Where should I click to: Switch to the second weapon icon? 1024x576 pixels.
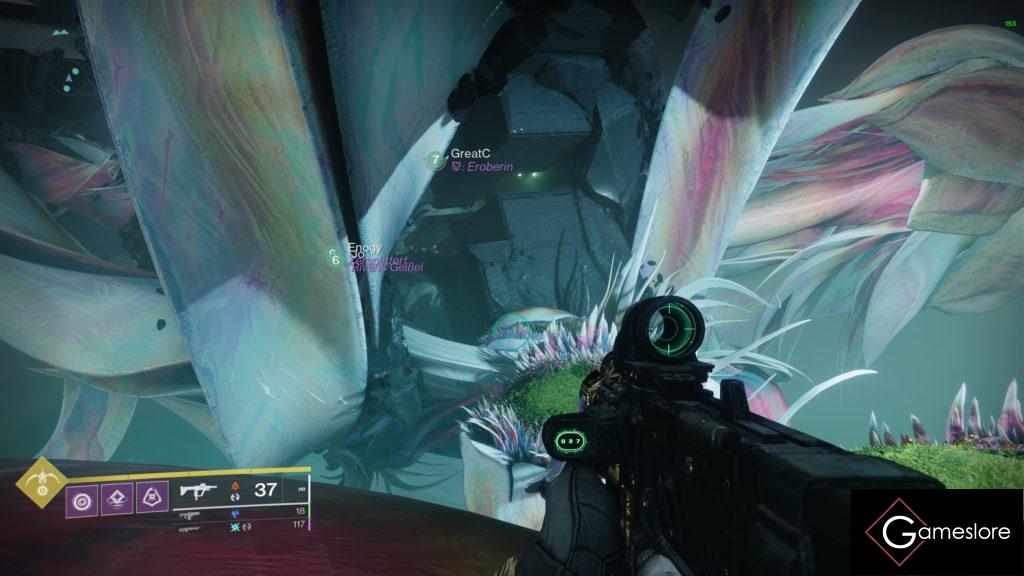(x=189, y=515)
